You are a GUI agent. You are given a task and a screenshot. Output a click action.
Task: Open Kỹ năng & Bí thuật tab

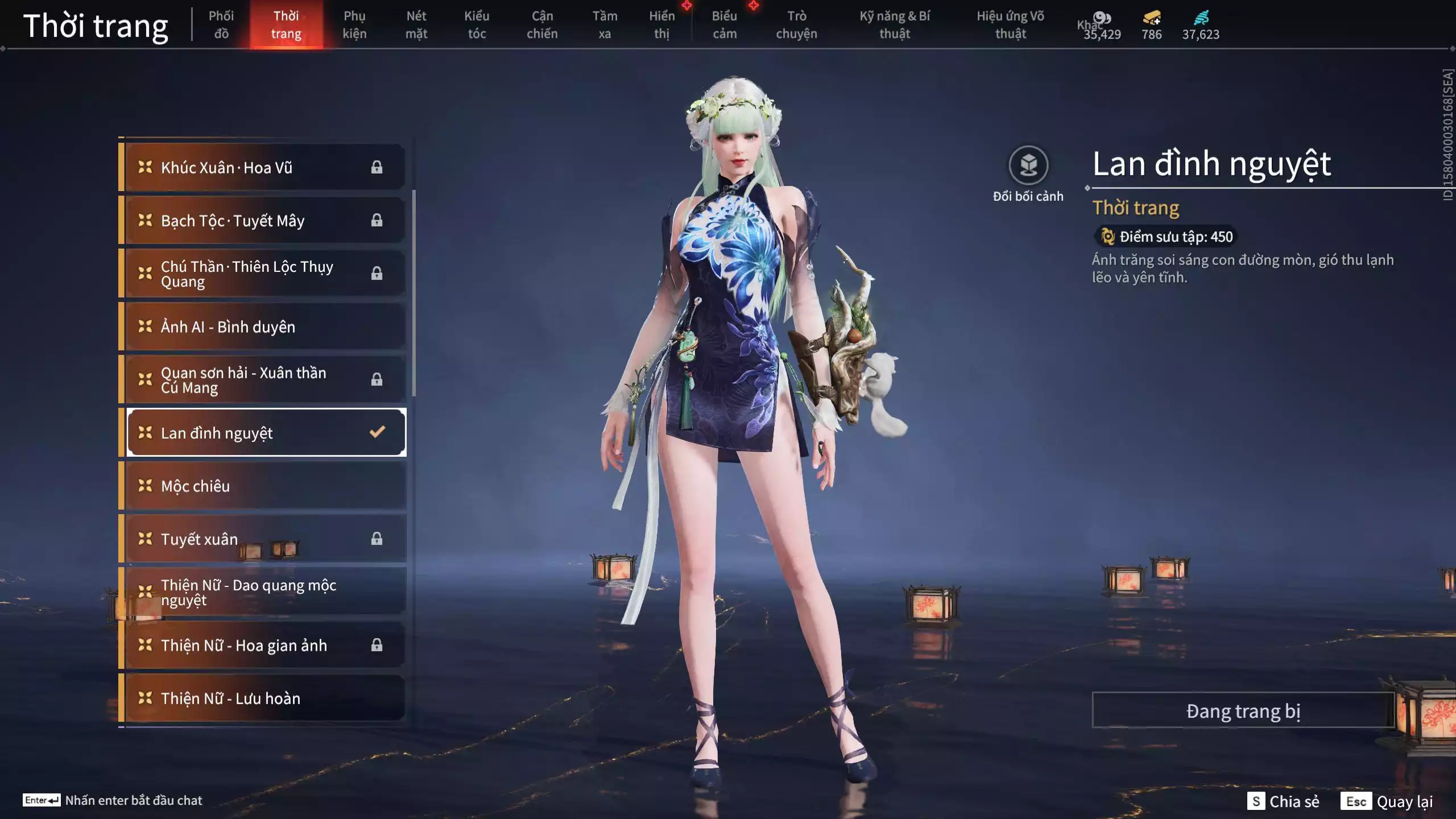click(895, 25)
